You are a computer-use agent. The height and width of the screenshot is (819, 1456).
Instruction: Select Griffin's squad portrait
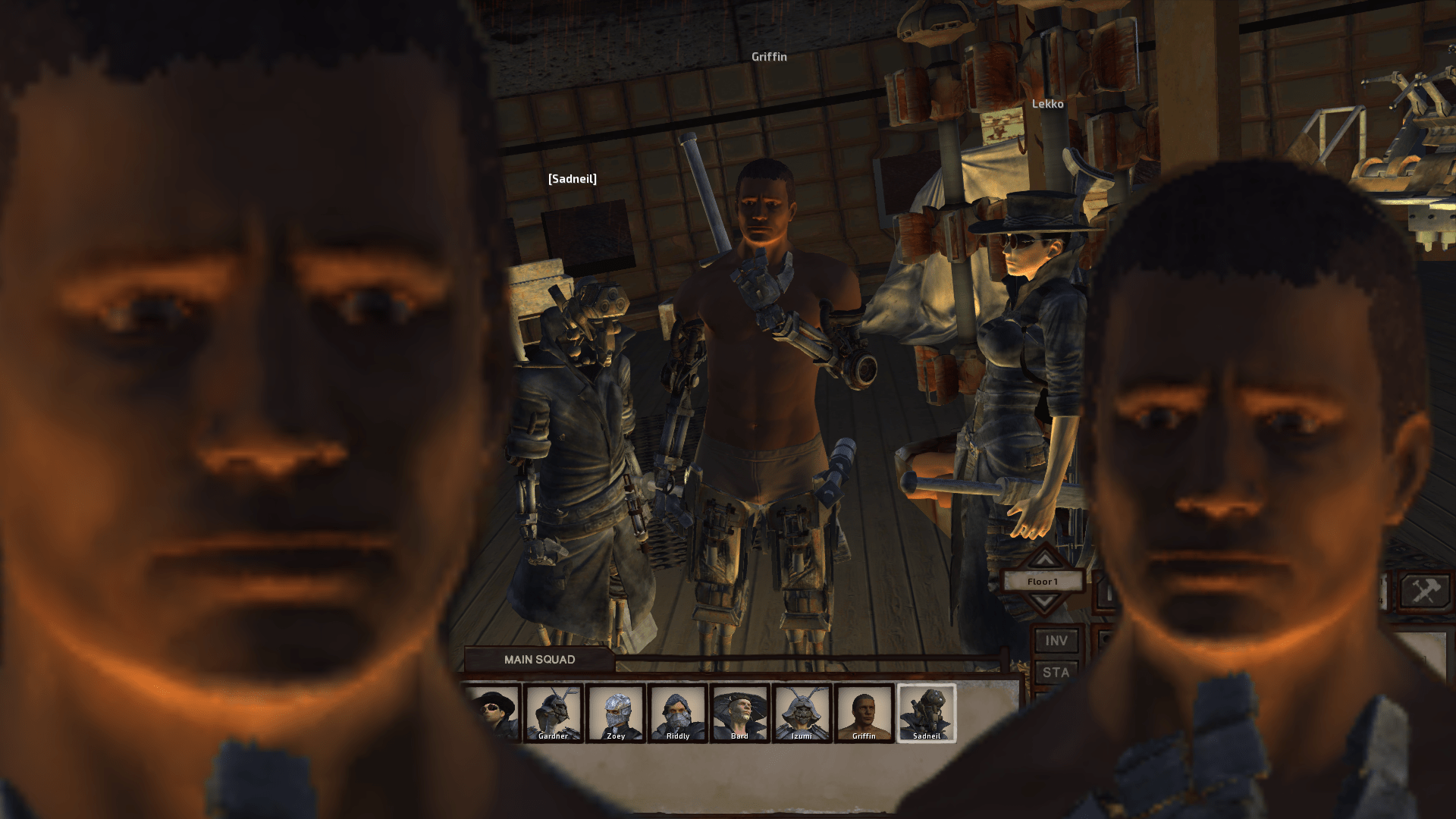click(864, 713)
